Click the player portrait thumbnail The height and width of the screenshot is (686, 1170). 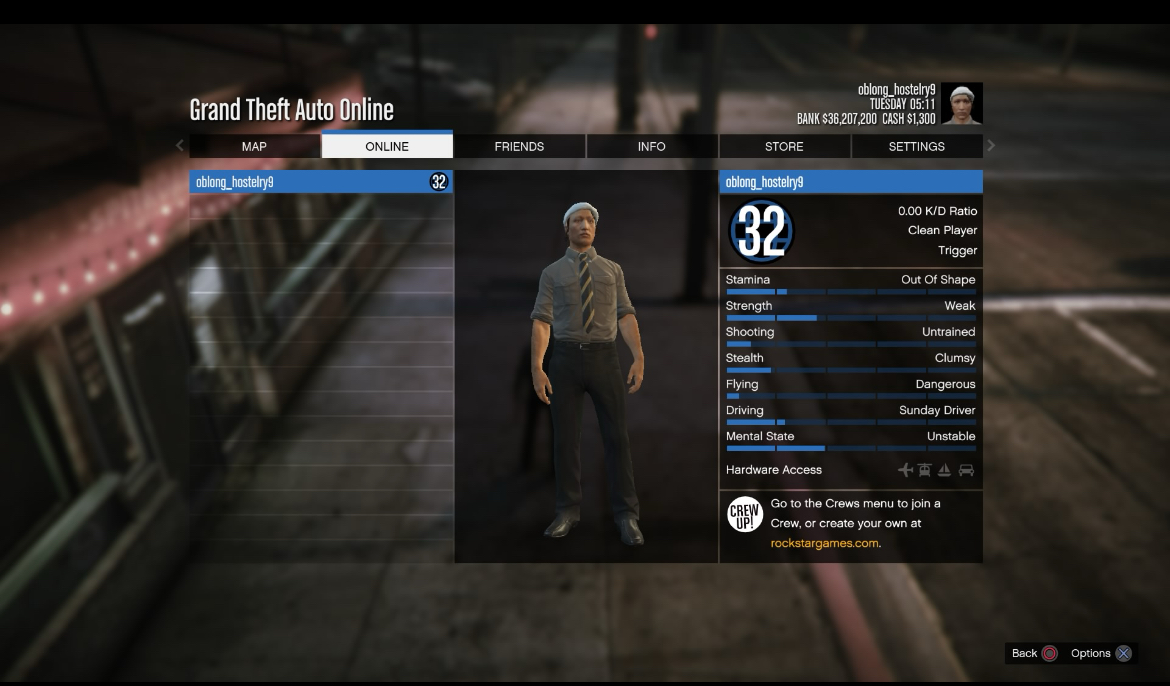point(962,104)
